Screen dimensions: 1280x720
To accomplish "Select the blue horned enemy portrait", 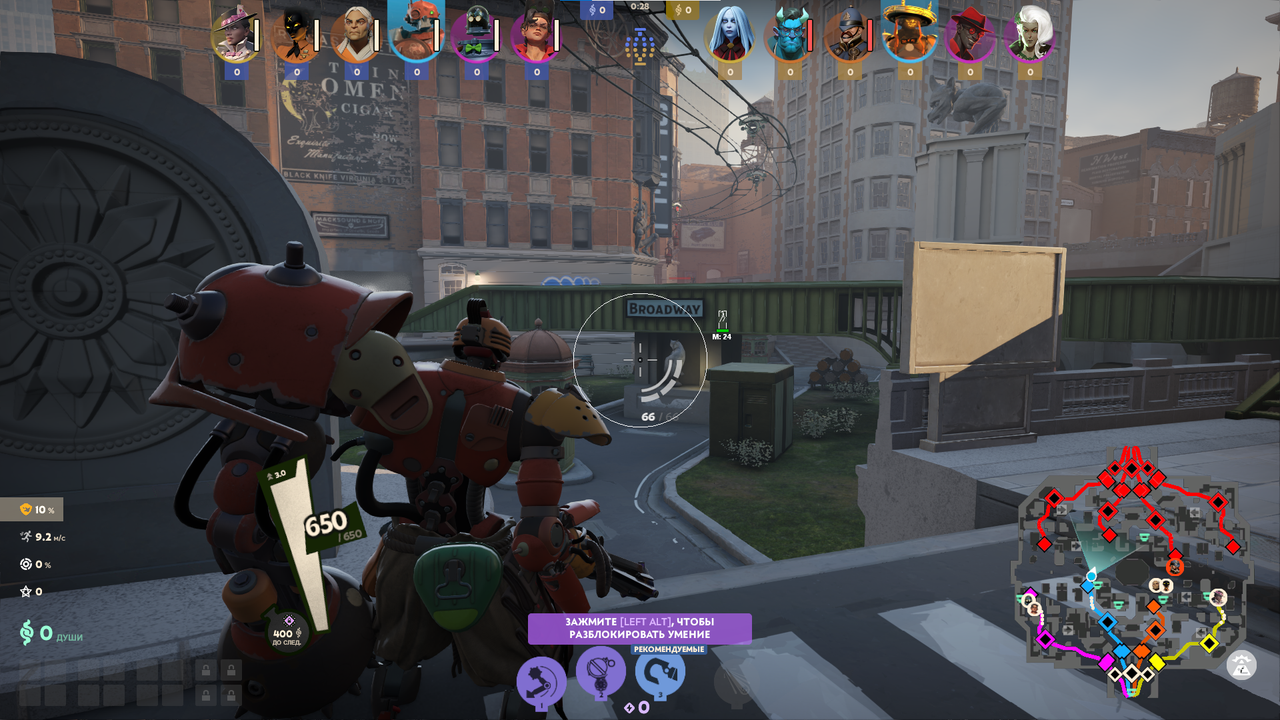I will coord(789,37).
